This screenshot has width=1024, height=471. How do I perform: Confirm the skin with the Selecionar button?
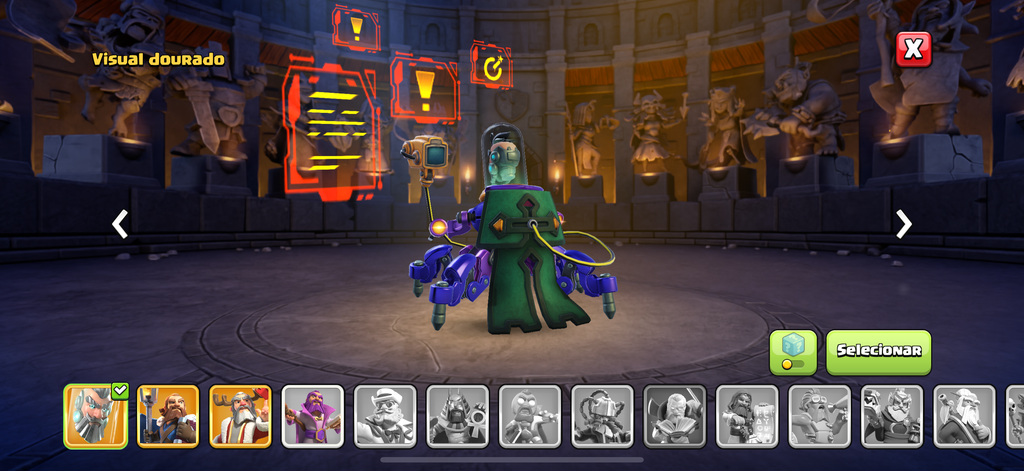point(878,352)
